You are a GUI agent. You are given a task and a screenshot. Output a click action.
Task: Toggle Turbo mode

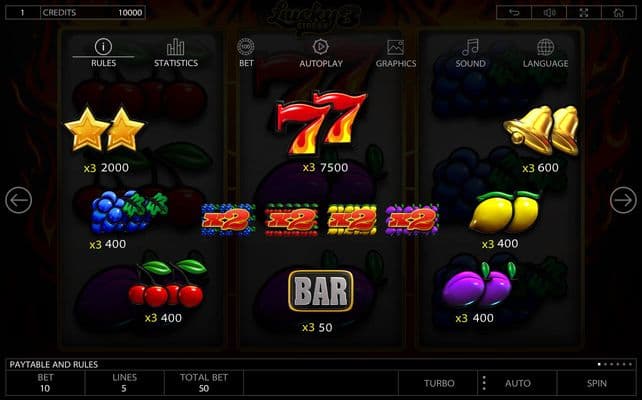click(x=438, y=383)
